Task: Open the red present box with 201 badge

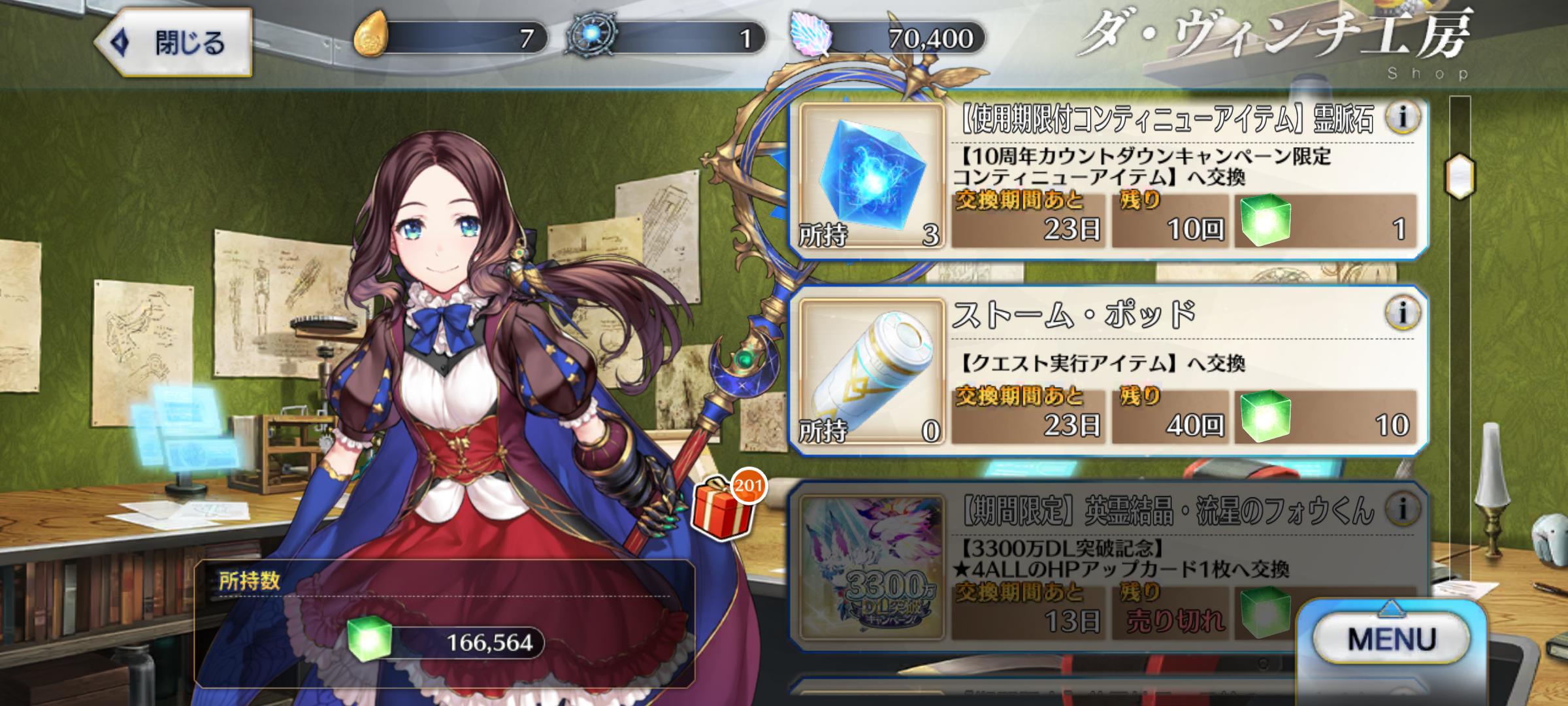Action: click(722, 511)
